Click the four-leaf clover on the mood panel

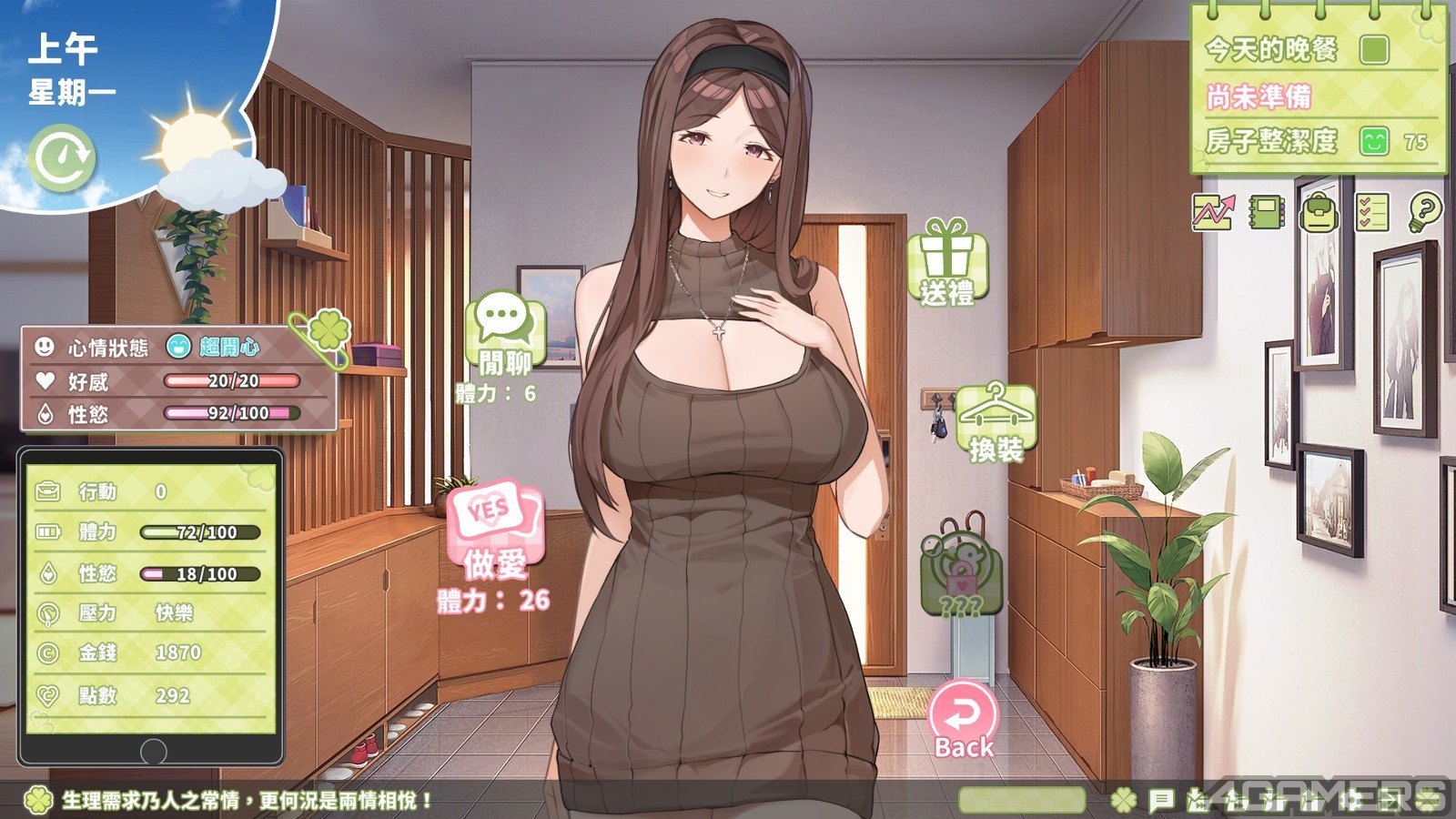(328, 331)
